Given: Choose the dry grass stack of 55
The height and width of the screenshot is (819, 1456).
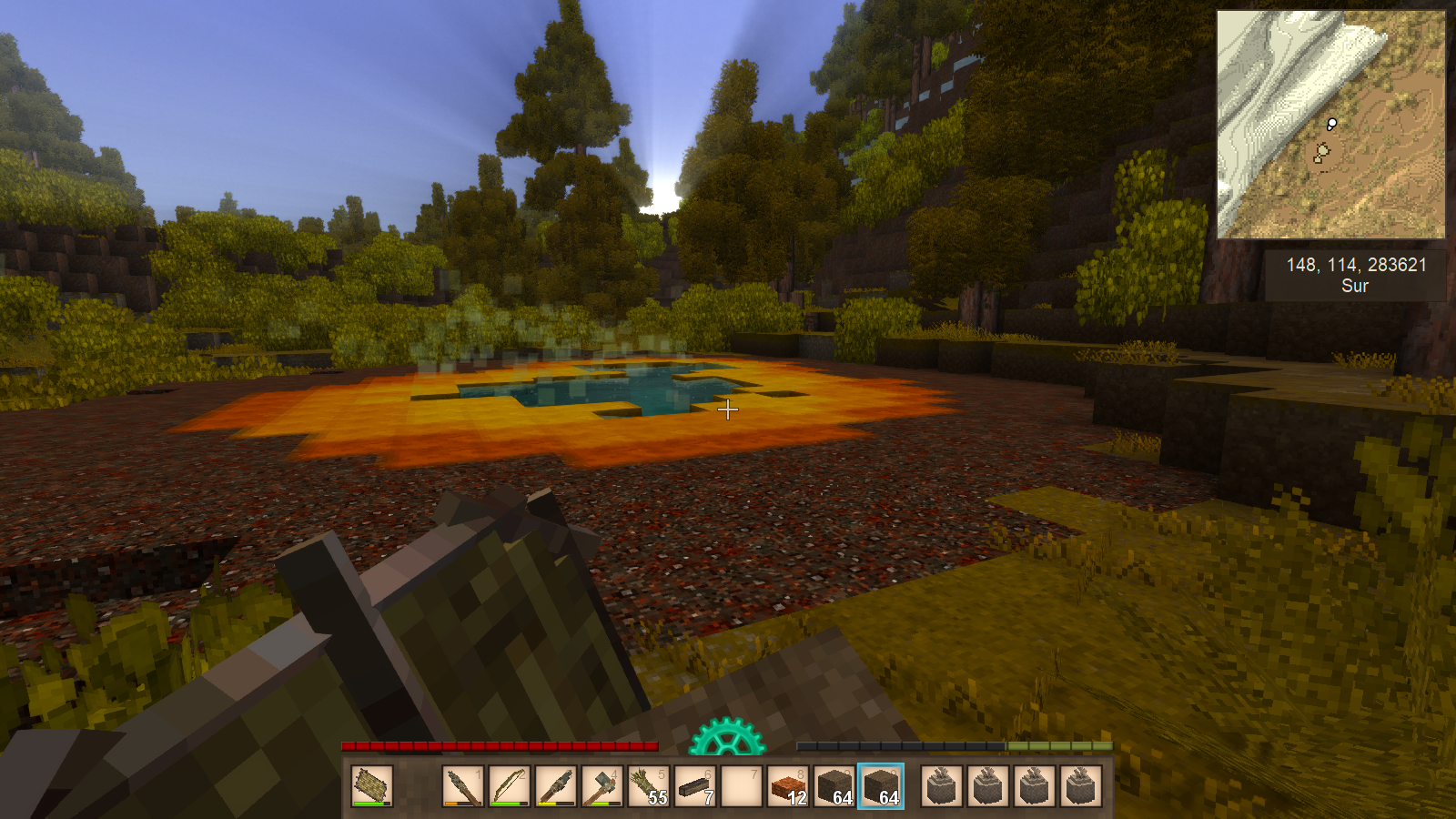Looking at the screenshot, I should (649, 785).
